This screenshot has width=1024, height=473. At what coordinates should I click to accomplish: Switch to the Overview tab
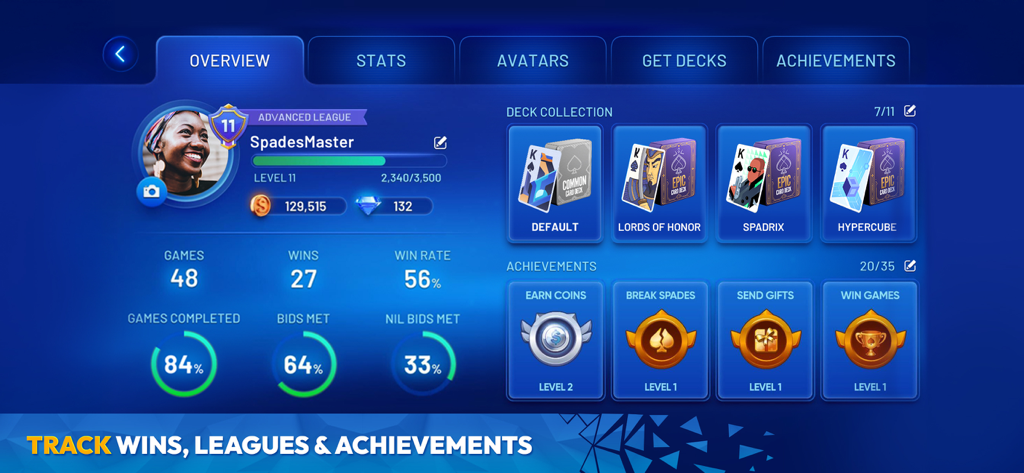[230, 60]
